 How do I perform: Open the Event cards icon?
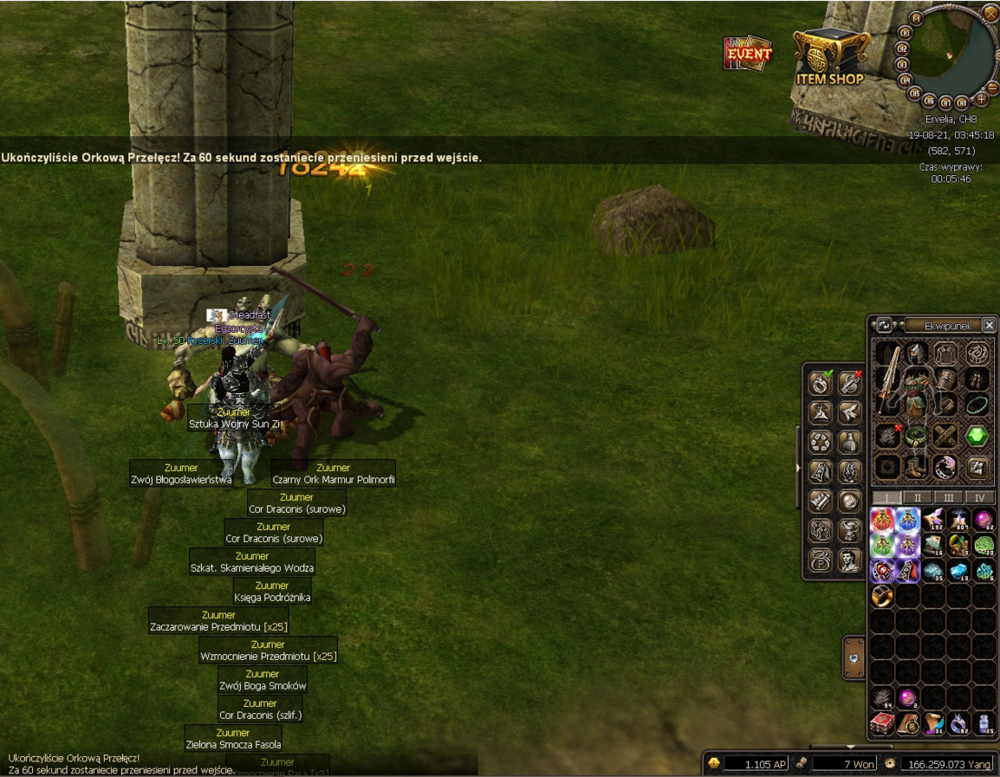(748, 53)
